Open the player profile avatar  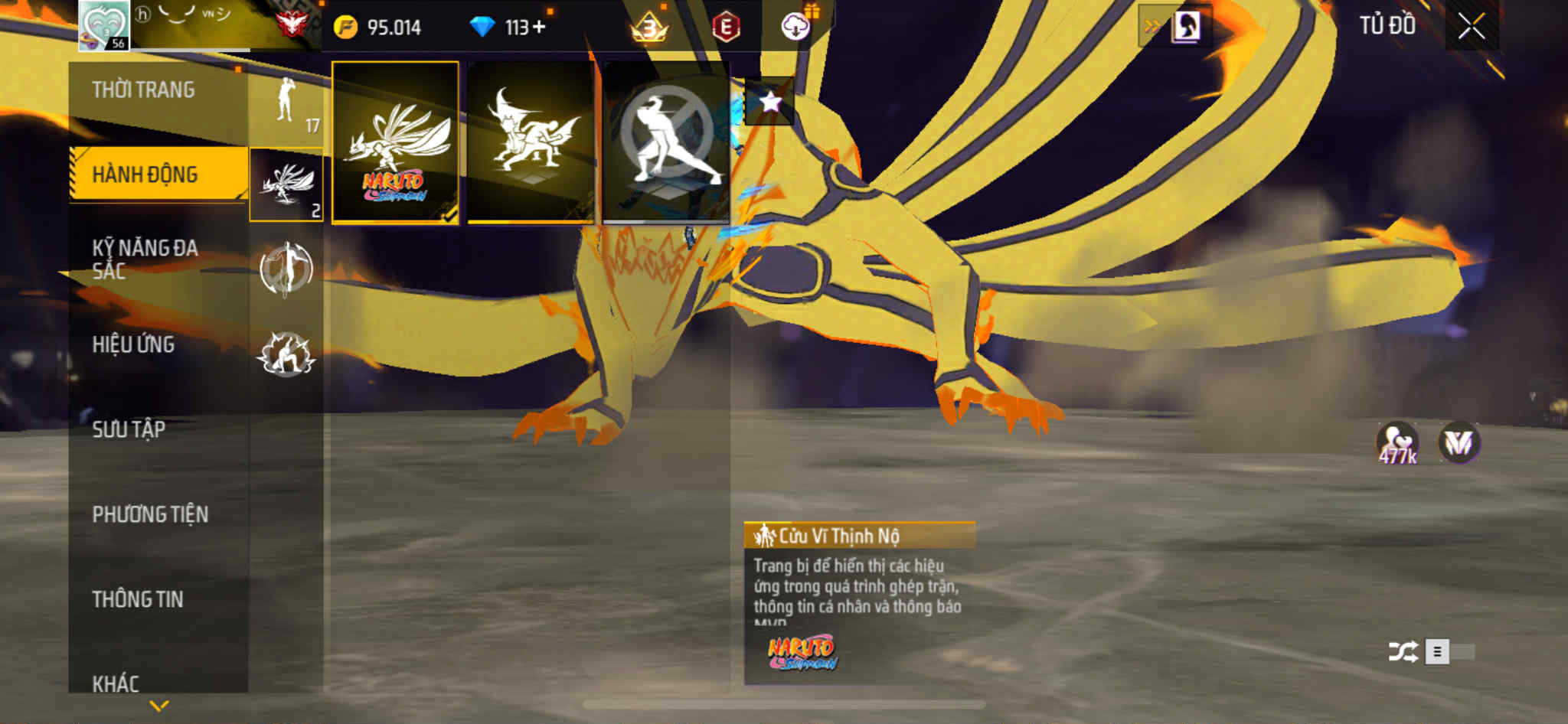click(x=104, y=25)
